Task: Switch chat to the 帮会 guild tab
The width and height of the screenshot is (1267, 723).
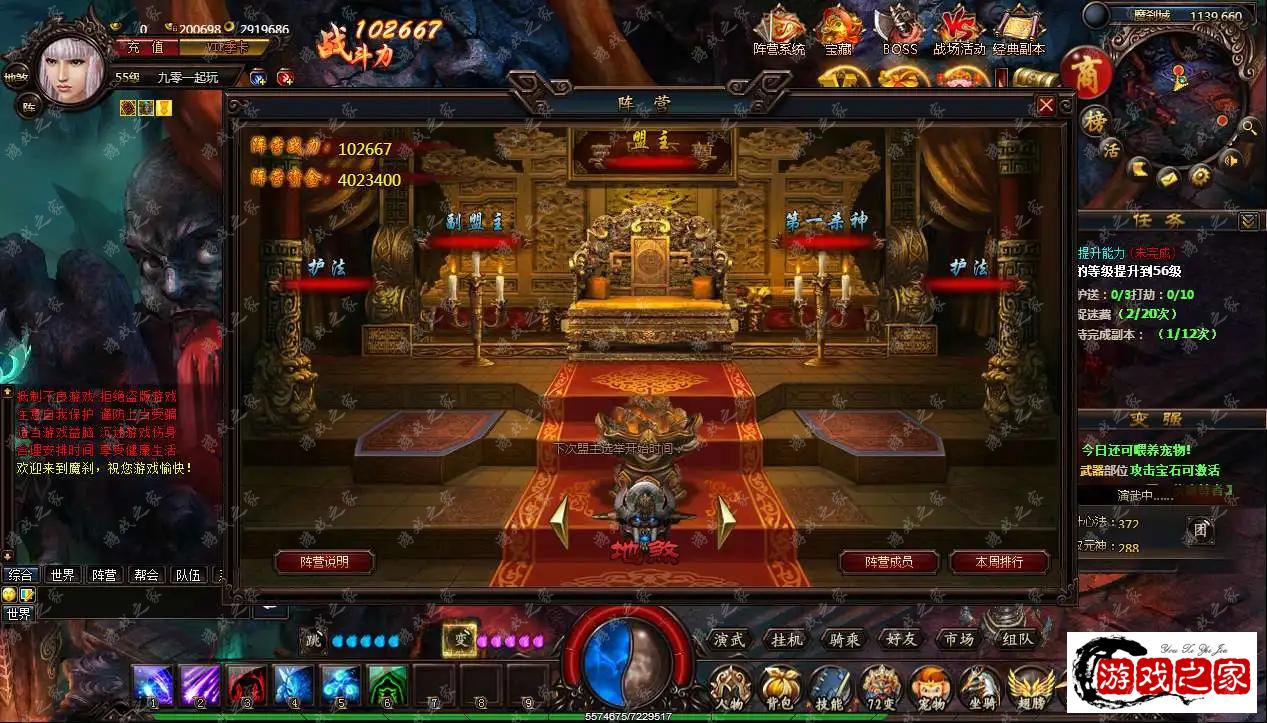Action: click(x=146, y=575)
